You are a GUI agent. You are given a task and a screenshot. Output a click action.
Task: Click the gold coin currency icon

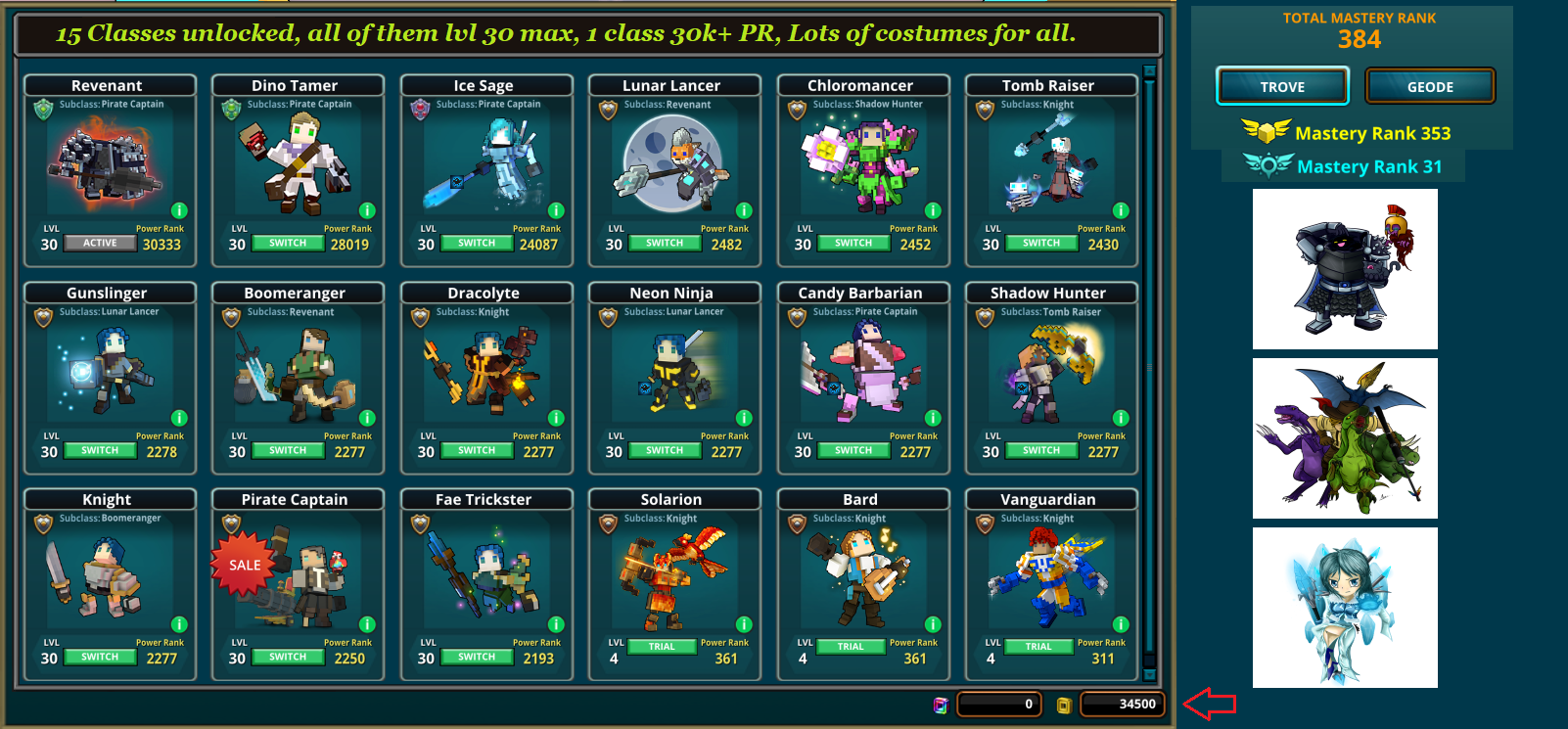pos(1063,704)
